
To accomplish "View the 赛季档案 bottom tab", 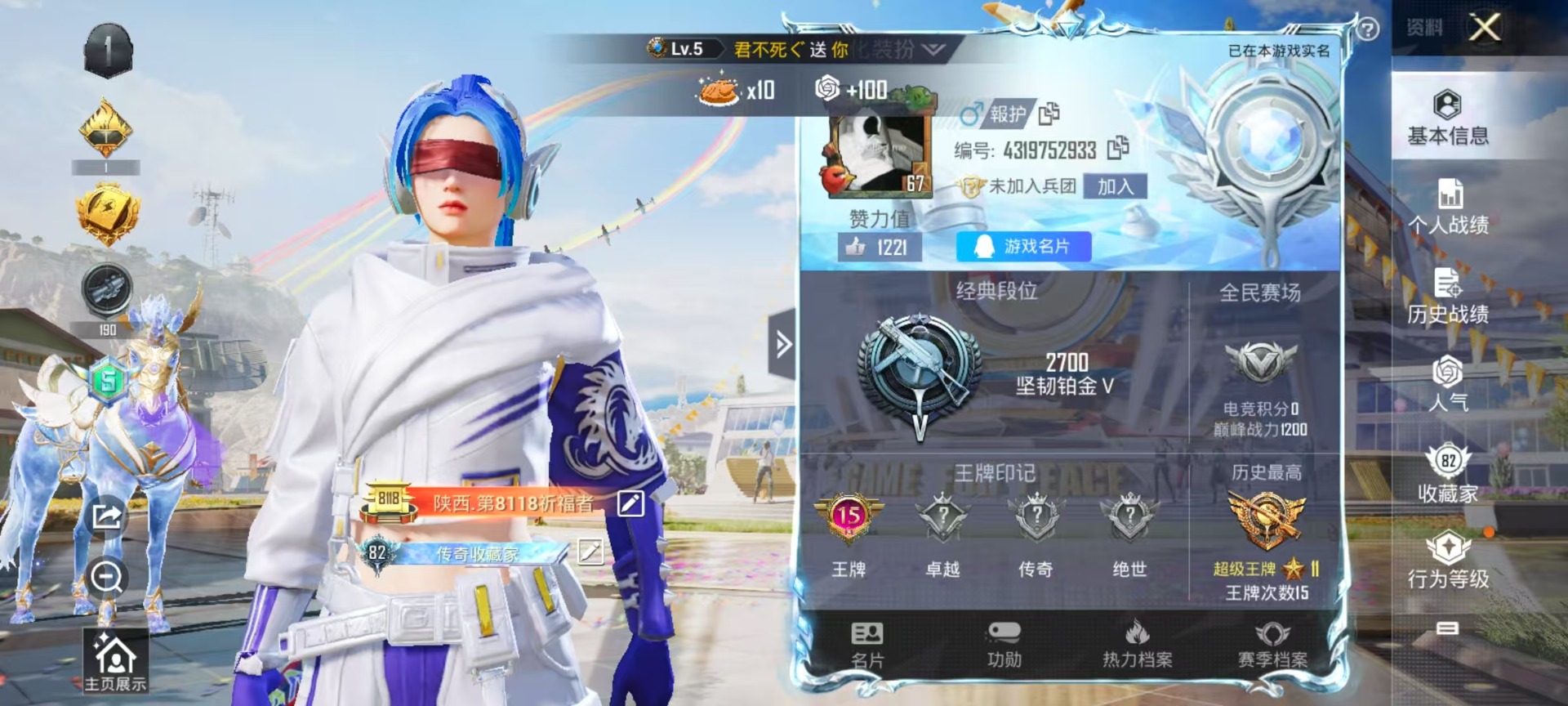I will pos(1272,645).
